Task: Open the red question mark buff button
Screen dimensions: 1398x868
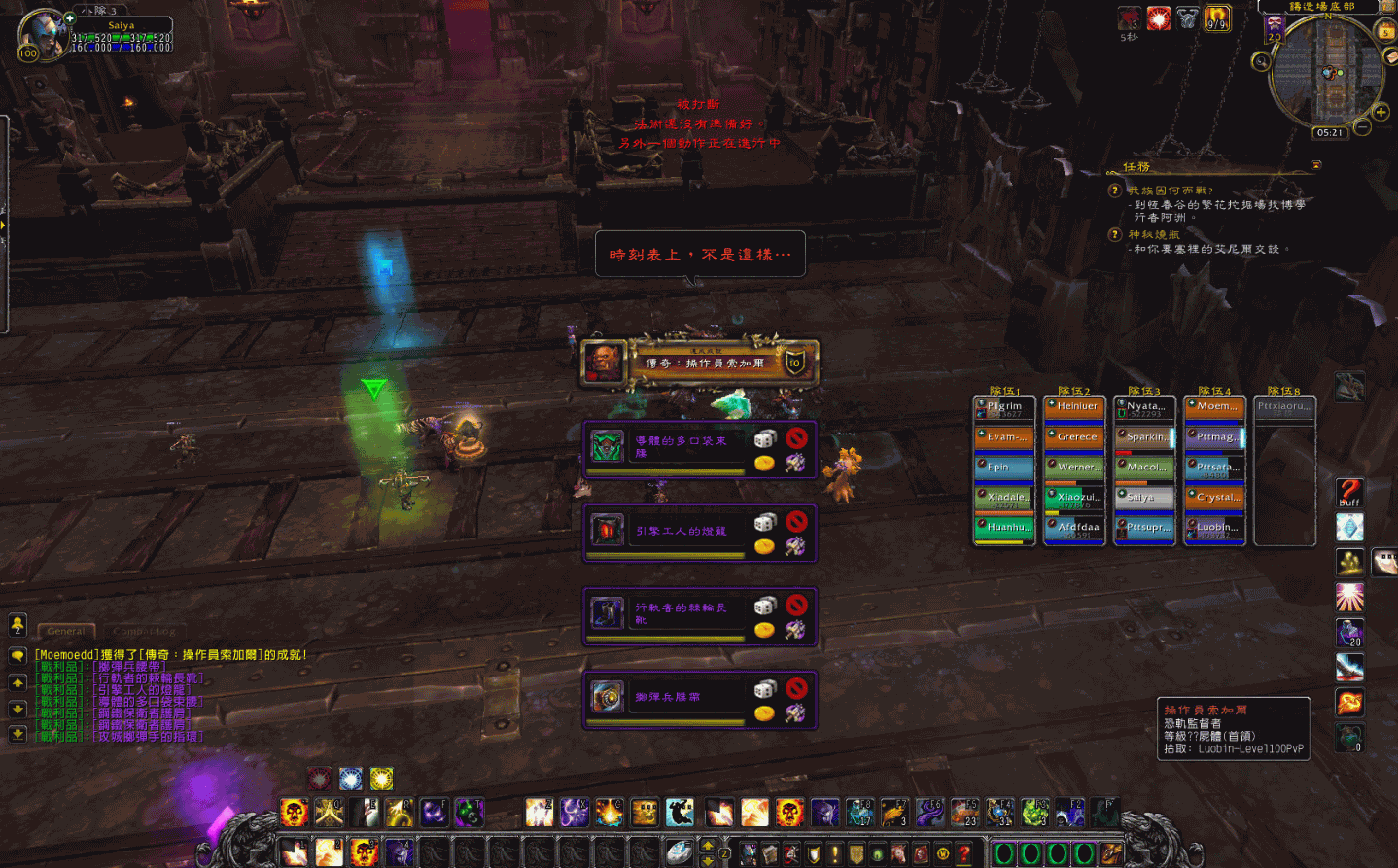Action: 1349,493
